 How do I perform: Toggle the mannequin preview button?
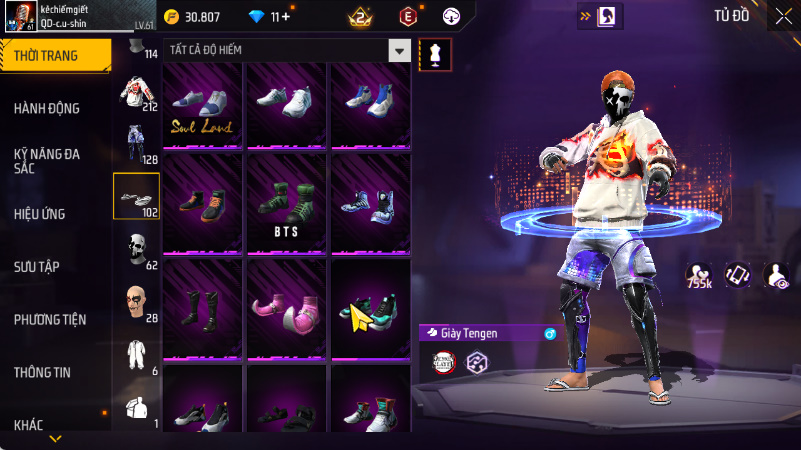coord(434,54)
